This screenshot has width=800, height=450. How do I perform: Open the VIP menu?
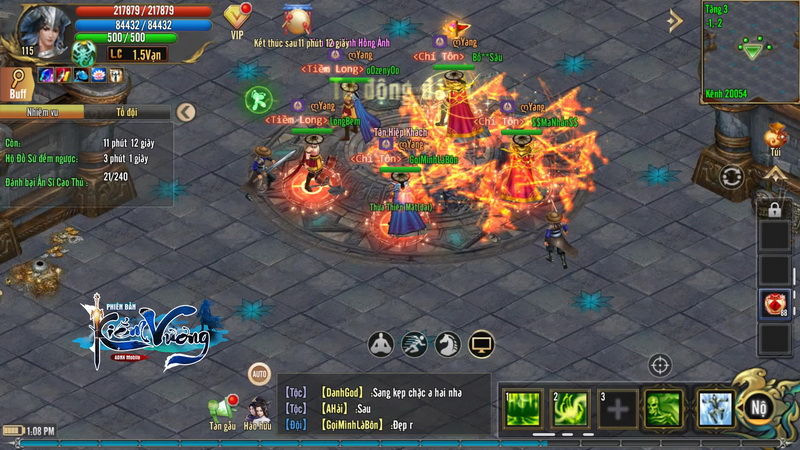pos(237,17)
